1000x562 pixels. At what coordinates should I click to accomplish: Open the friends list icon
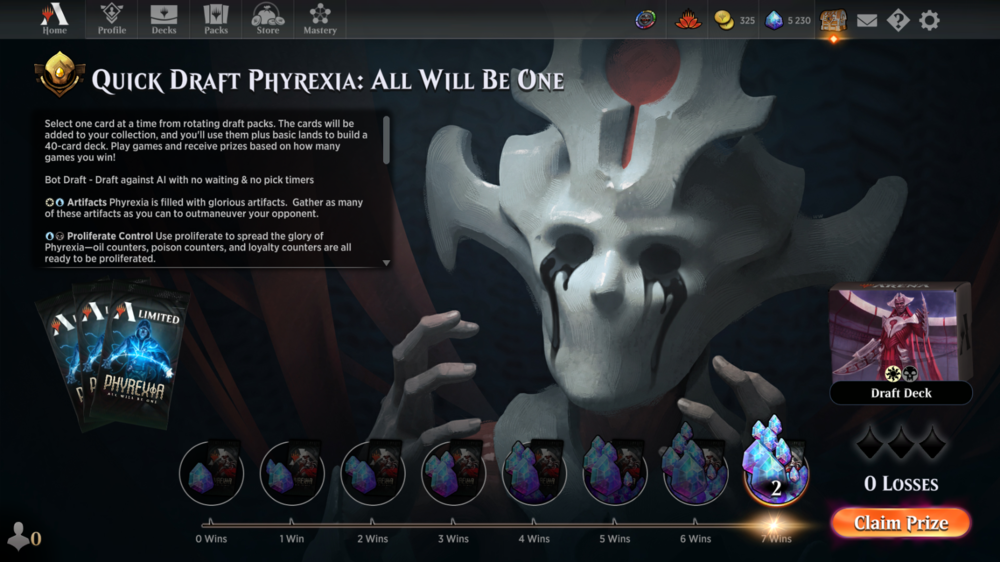[22, 537]
